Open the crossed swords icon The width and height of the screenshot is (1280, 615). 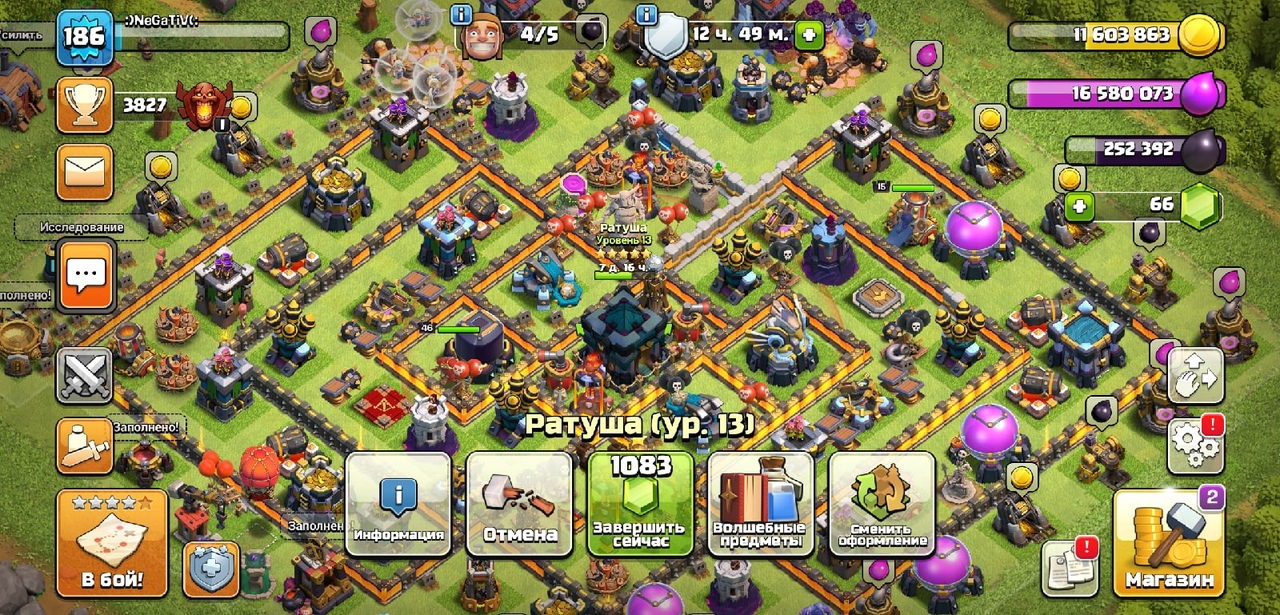(x=85, y=378)
